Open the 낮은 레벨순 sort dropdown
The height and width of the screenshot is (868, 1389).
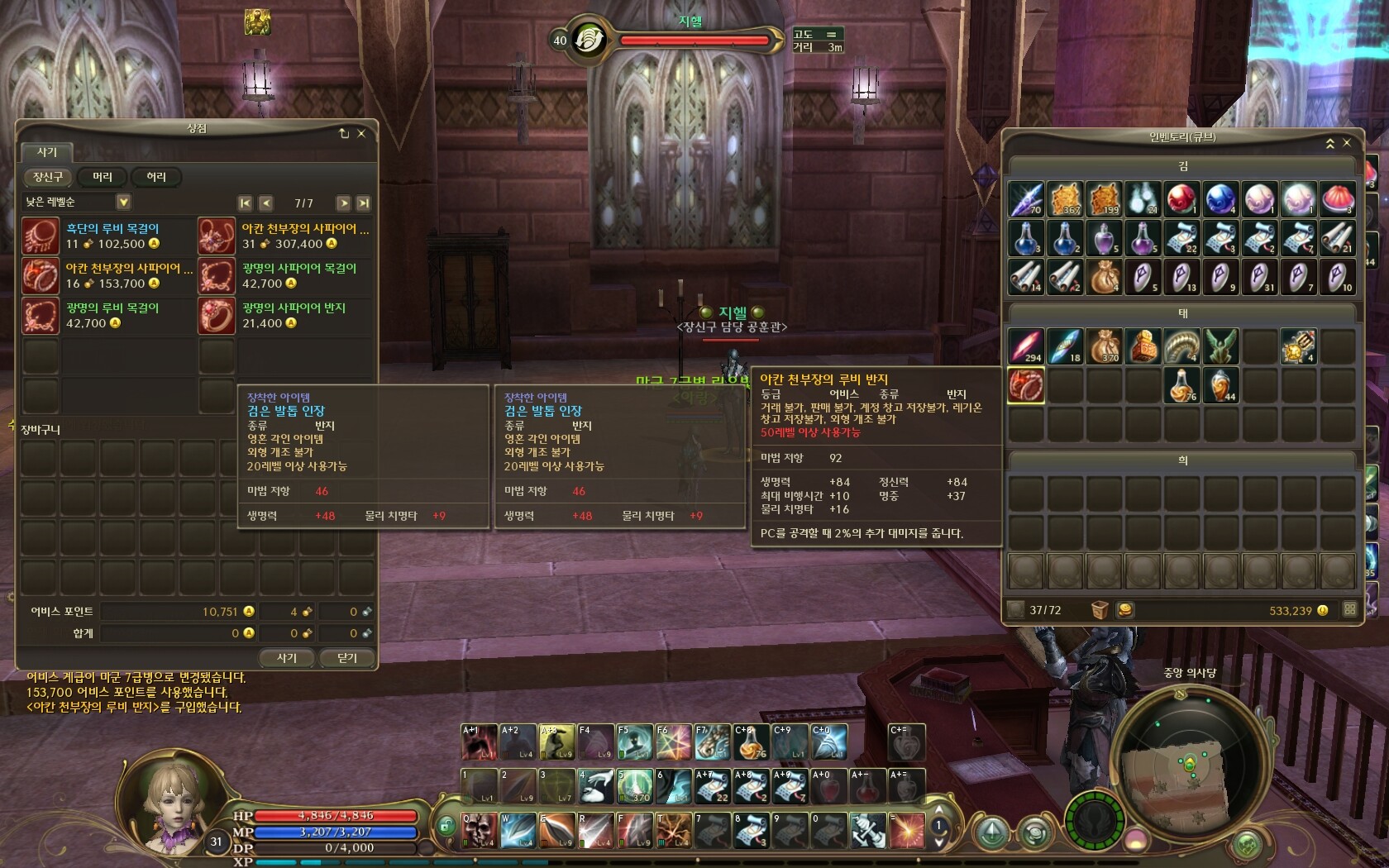click(123, 202)
